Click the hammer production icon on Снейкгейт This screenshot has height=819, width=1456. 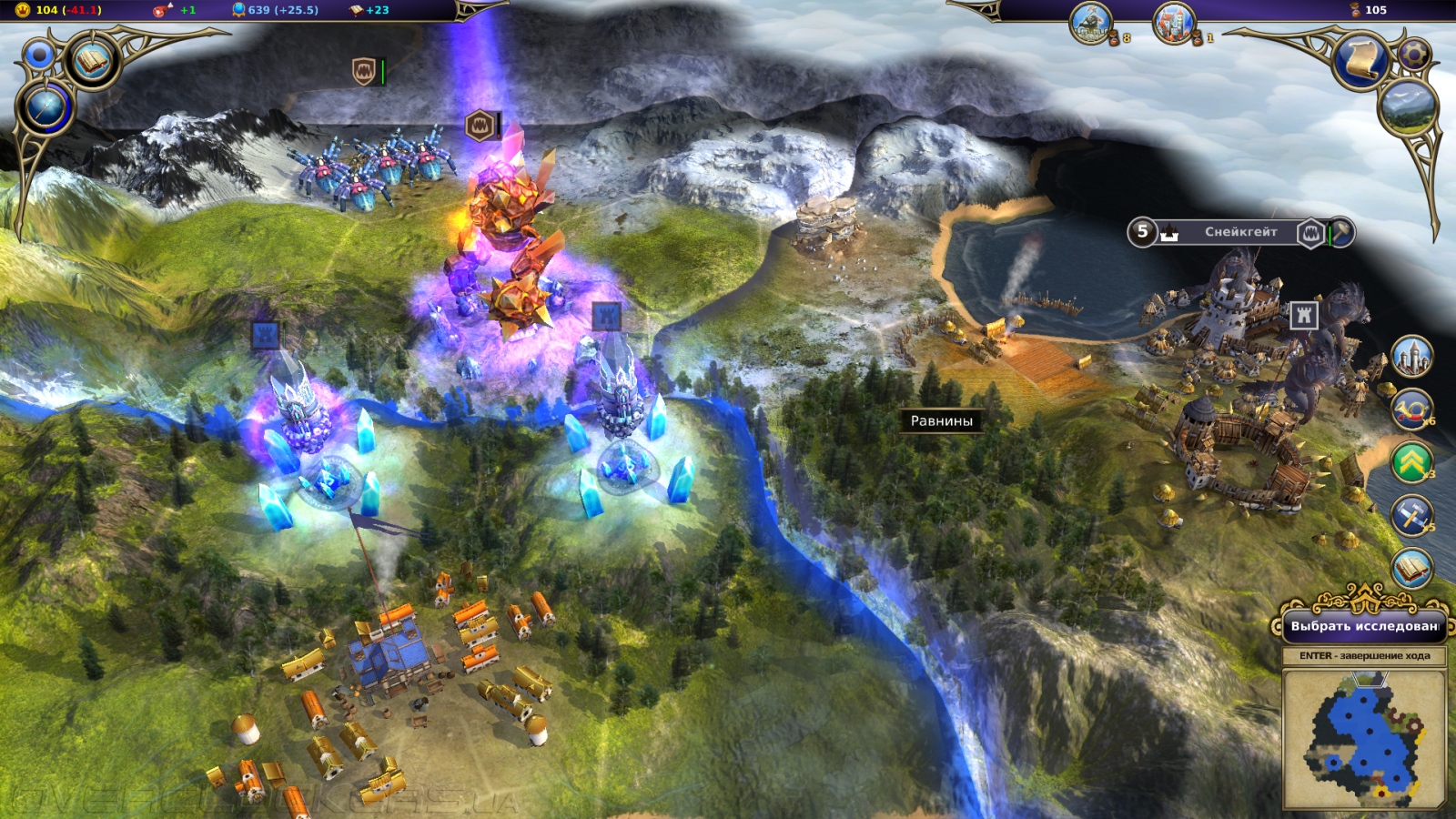coord(1341,232)
